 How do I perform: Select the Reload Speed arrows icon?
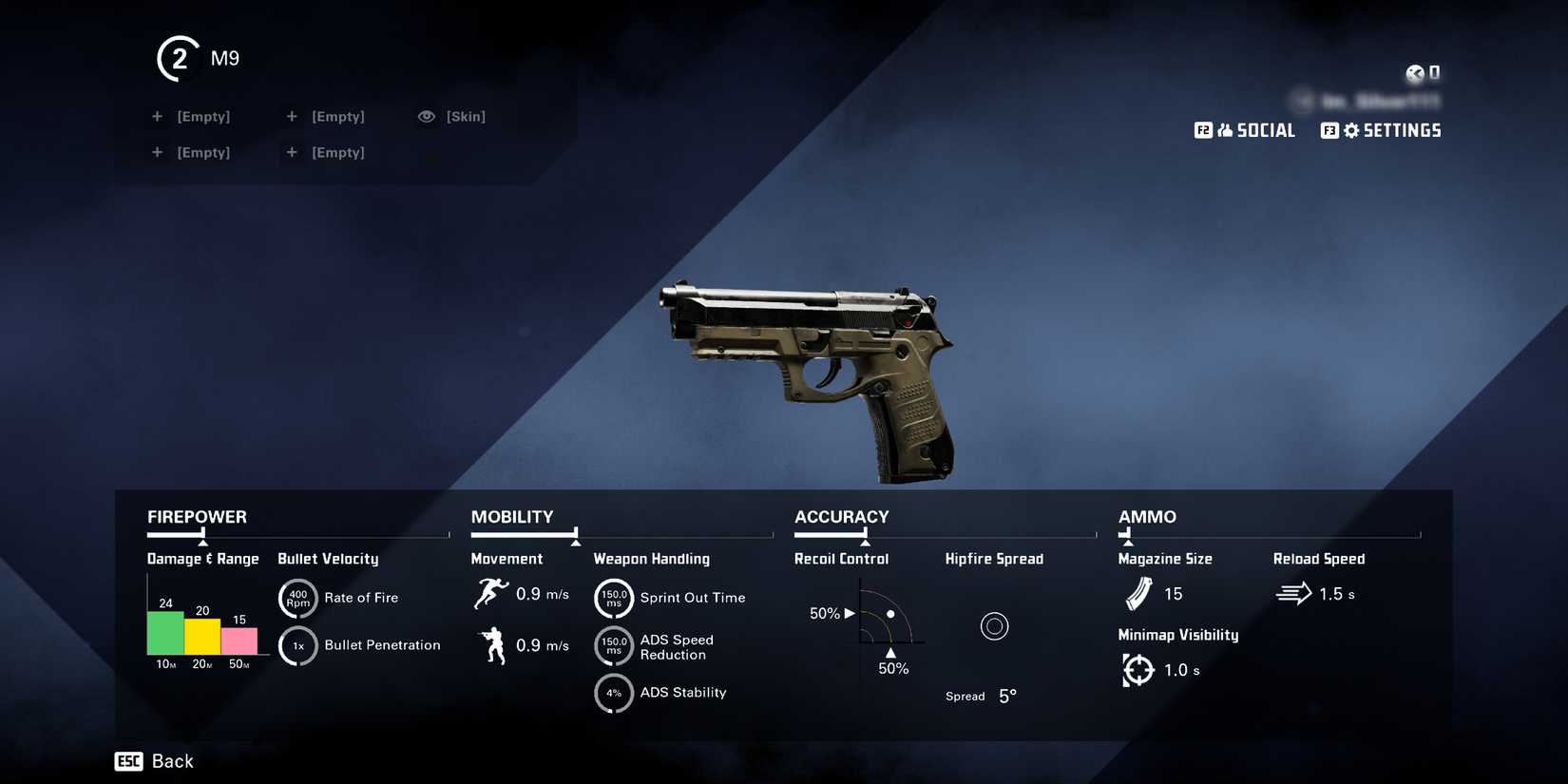[1292, 593]
